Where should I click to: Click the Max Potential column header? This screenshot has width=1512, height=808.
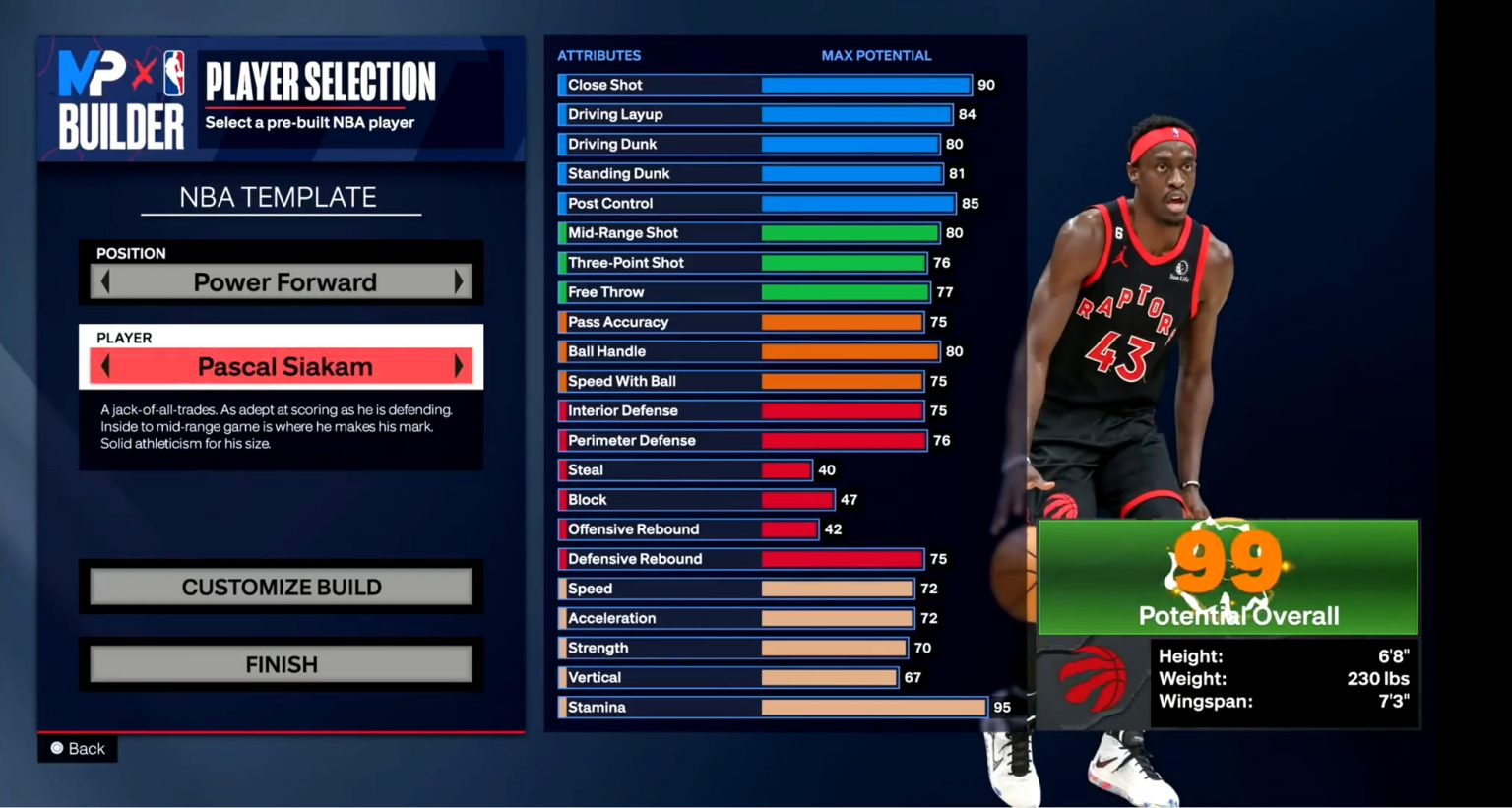pyautogui.click(x=876, y=55)
